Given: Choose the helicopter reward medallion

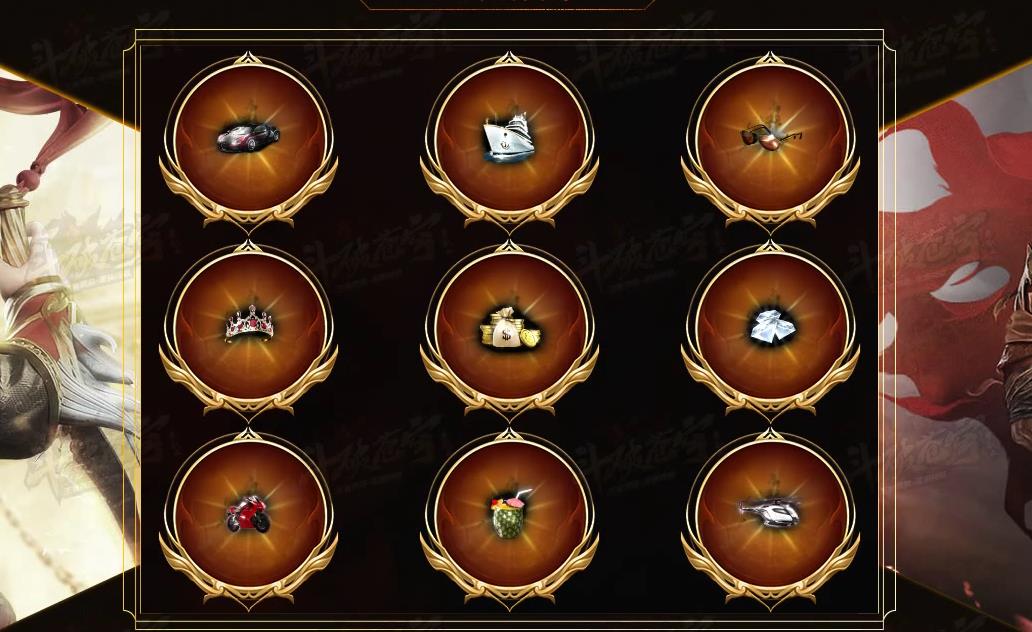Looking at the screenshot, I should click(x=770, y=514).
